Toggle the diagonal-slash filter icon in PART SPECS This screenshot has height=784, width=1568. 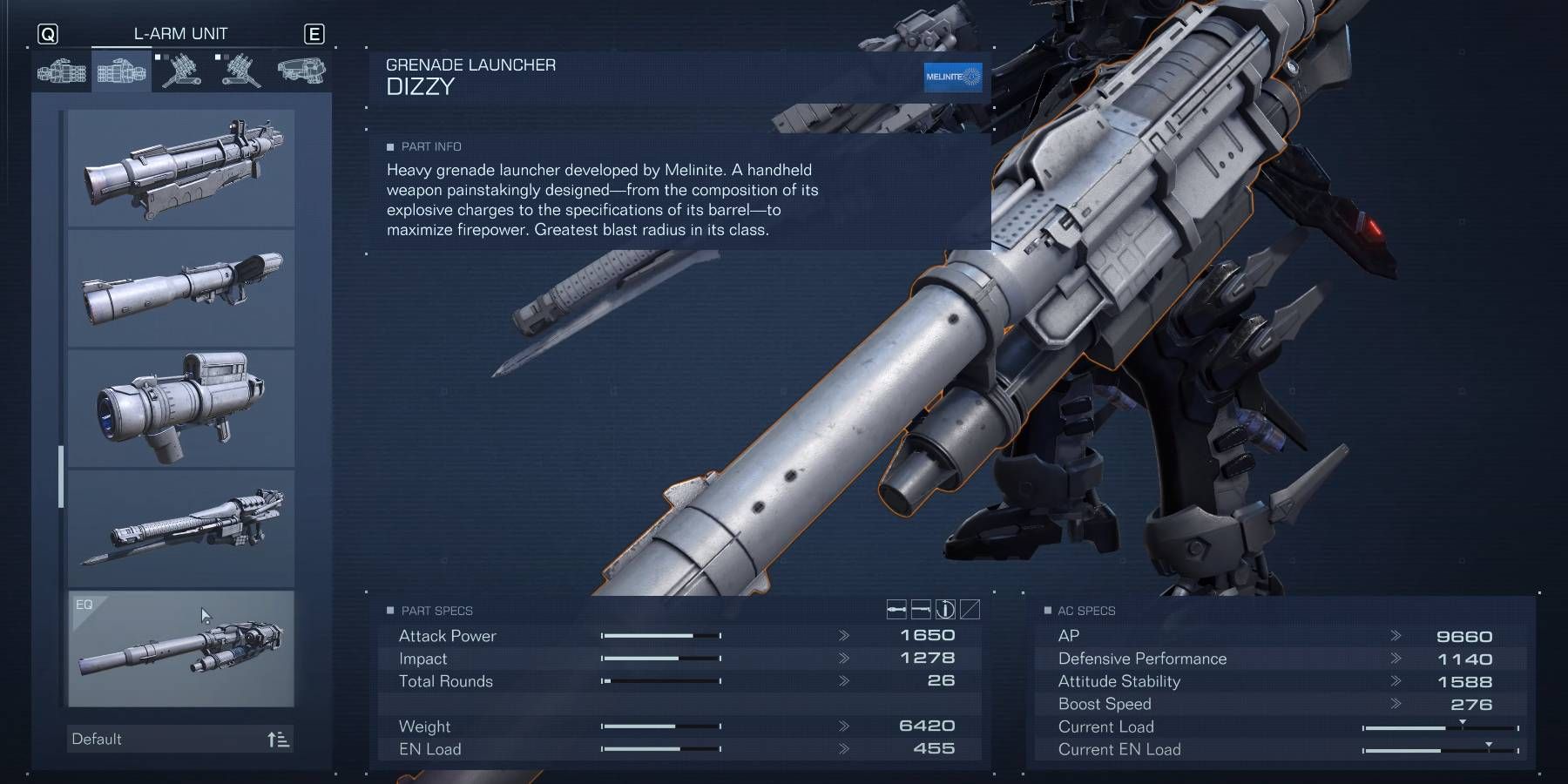(x=970, y=611)
